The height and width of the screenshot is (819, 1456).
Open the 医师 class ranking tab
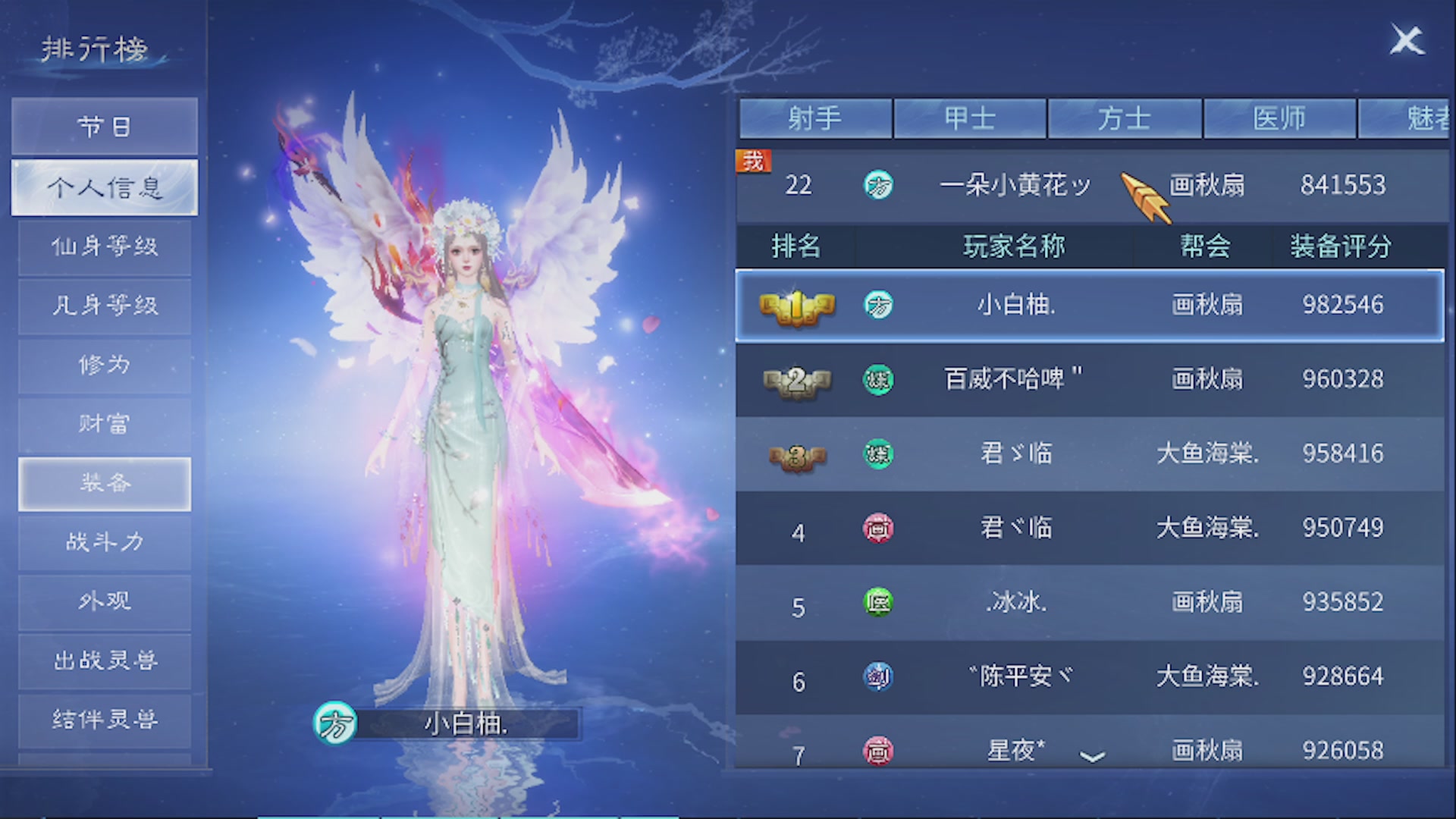pos(1279,118)
